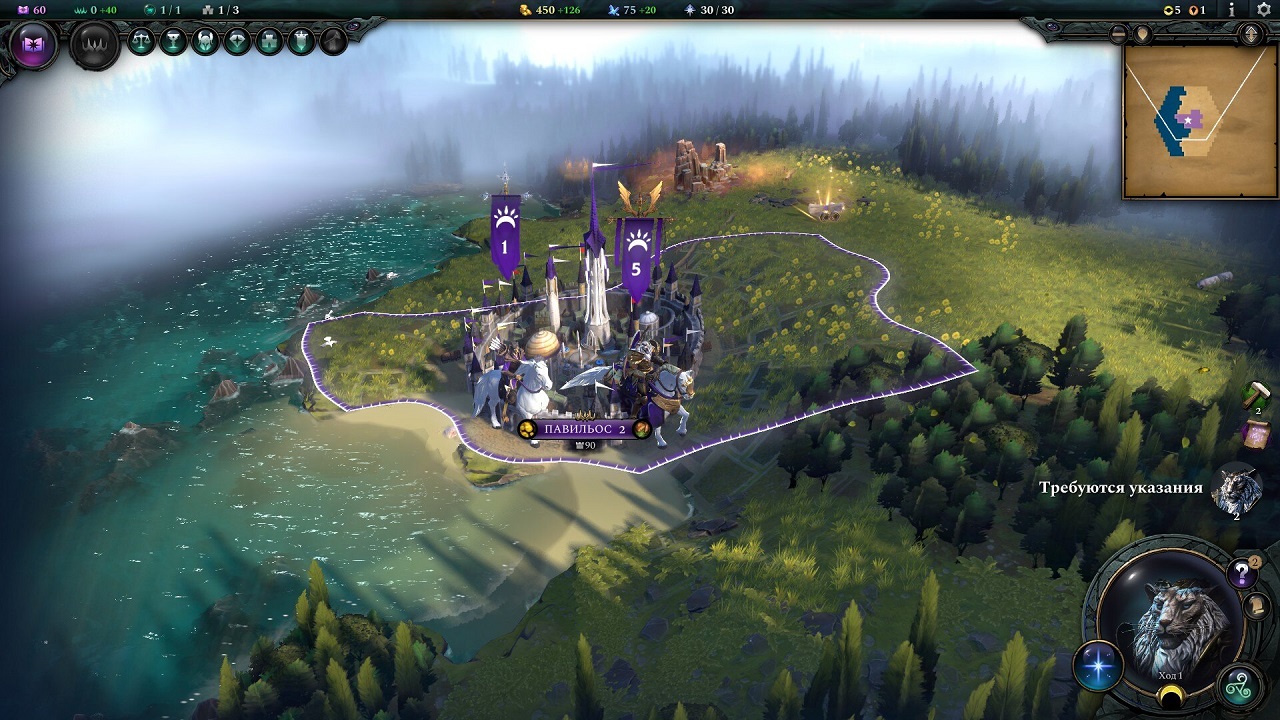Open the castle cities panel icon
This screenshot has width=1280, height=720.
[x=268, y=40]
